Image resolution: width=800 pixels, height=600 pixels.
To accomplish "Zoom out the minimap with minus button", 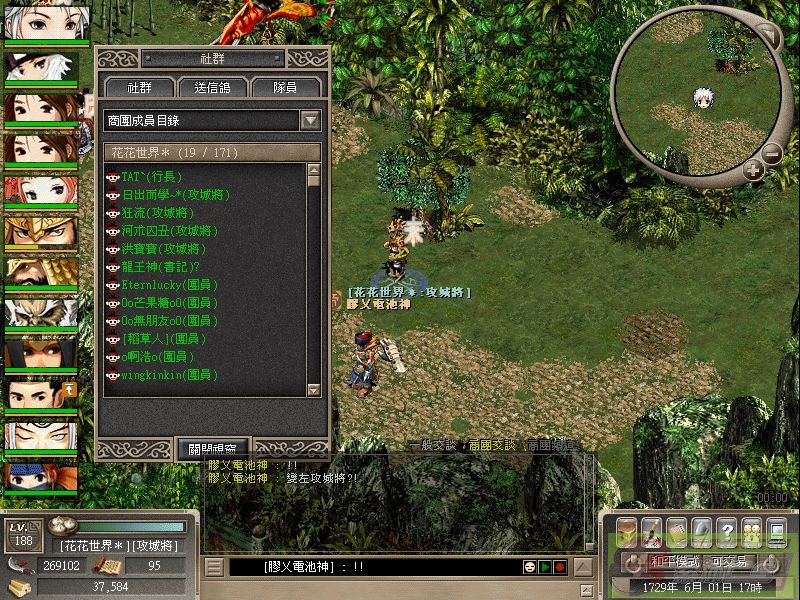I will [x=772, y=154].
